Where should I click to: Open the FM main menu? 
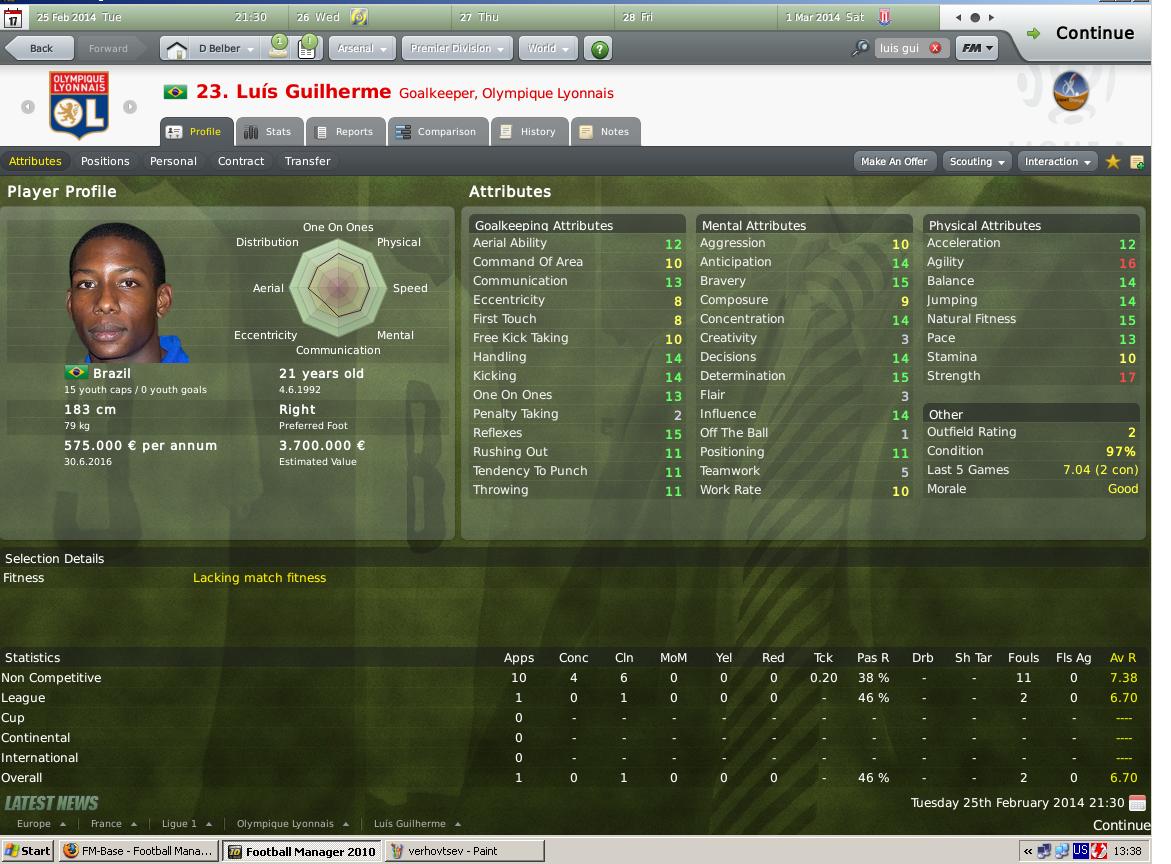(976, 48)
